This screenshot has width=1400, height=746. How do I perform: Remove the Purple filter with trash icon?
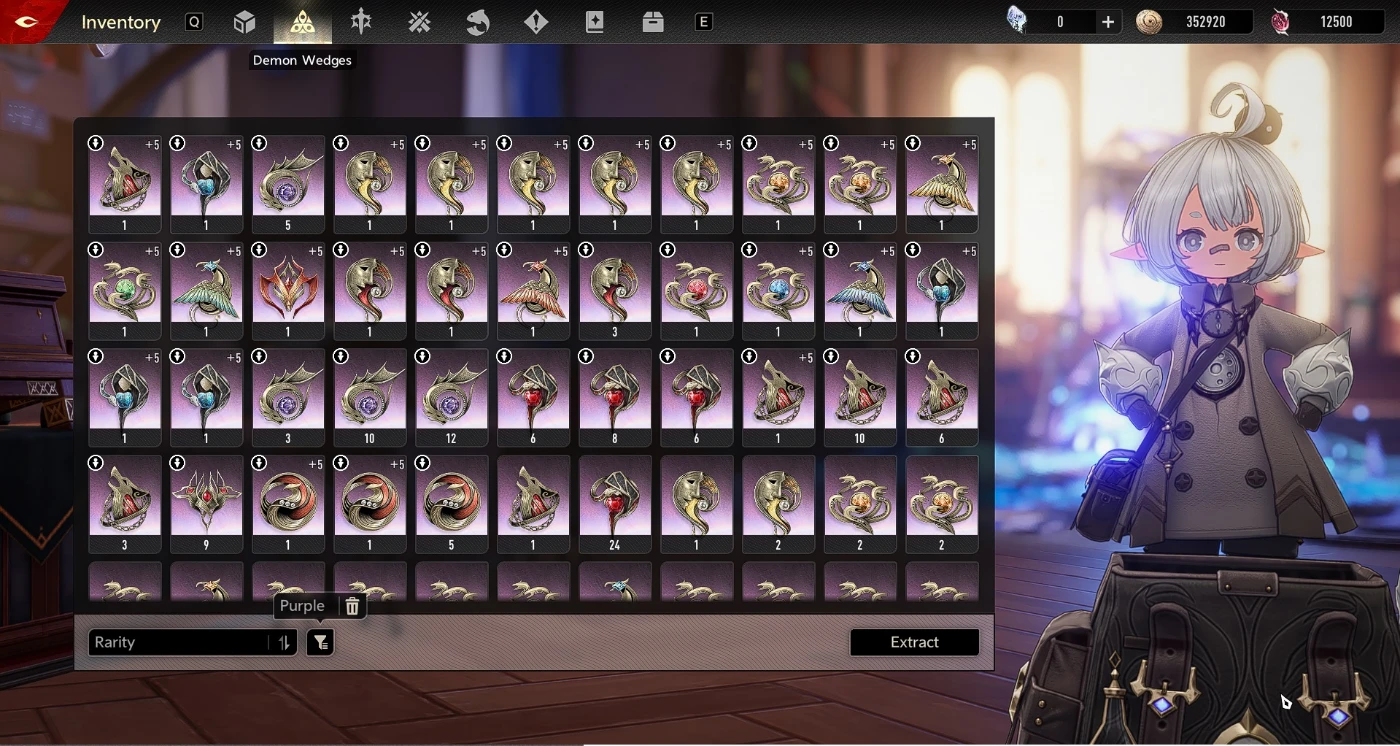tap(352, 606)
